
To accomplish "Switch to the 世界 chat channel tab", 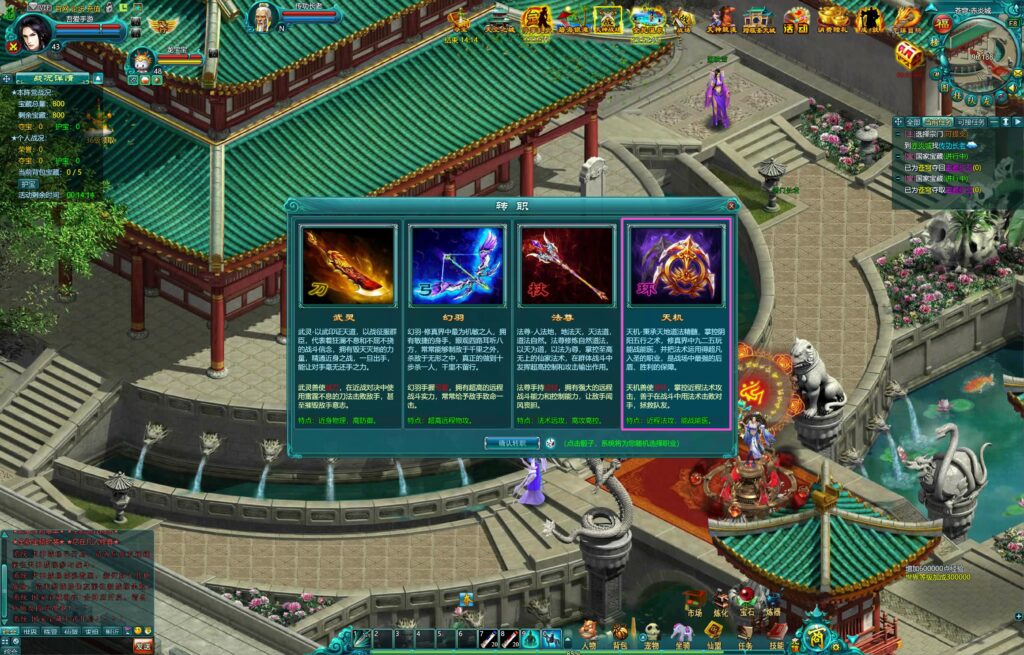I will click(30, 632).
